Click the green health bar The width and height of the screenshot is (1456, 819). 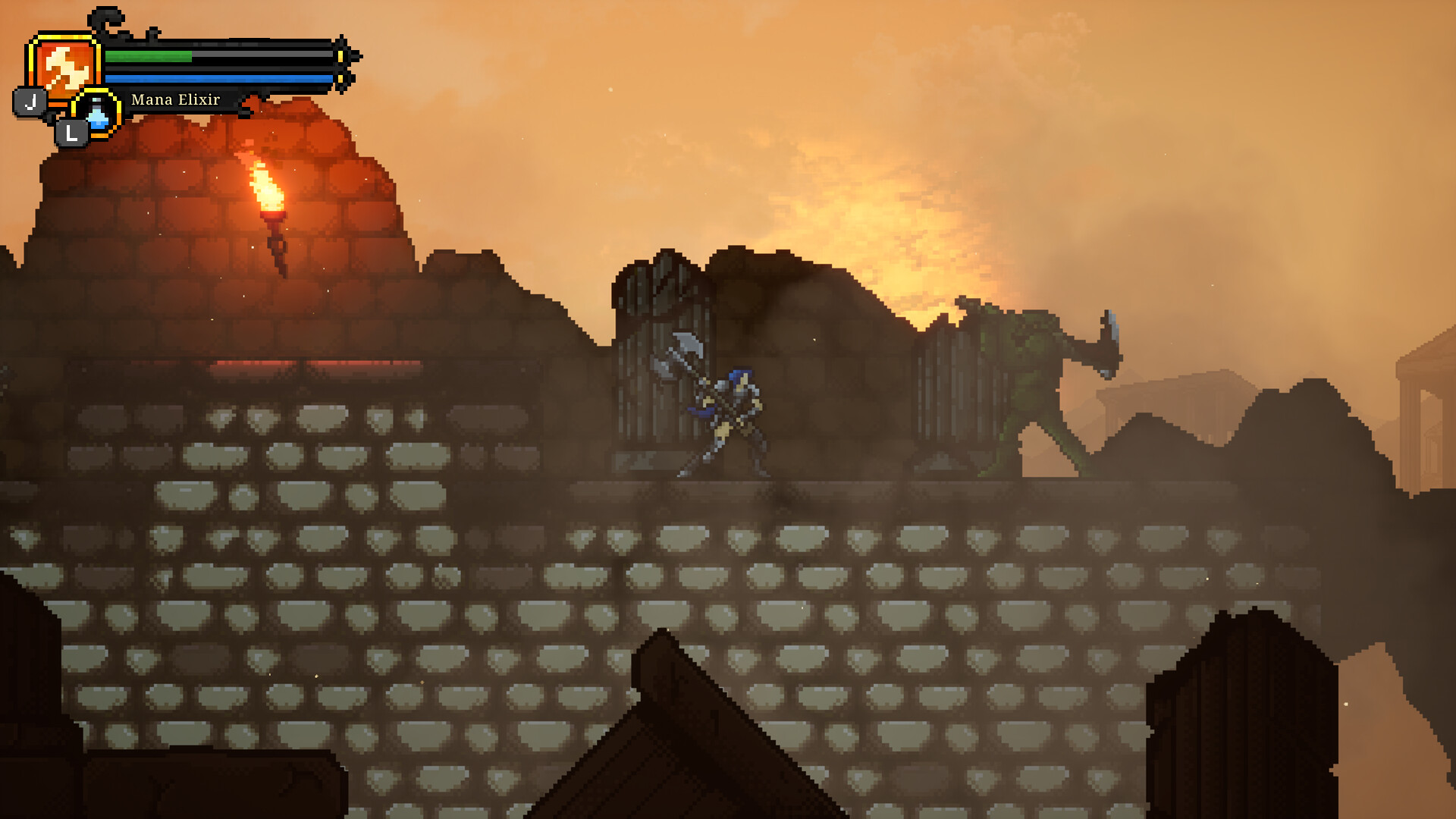point(148,56)
